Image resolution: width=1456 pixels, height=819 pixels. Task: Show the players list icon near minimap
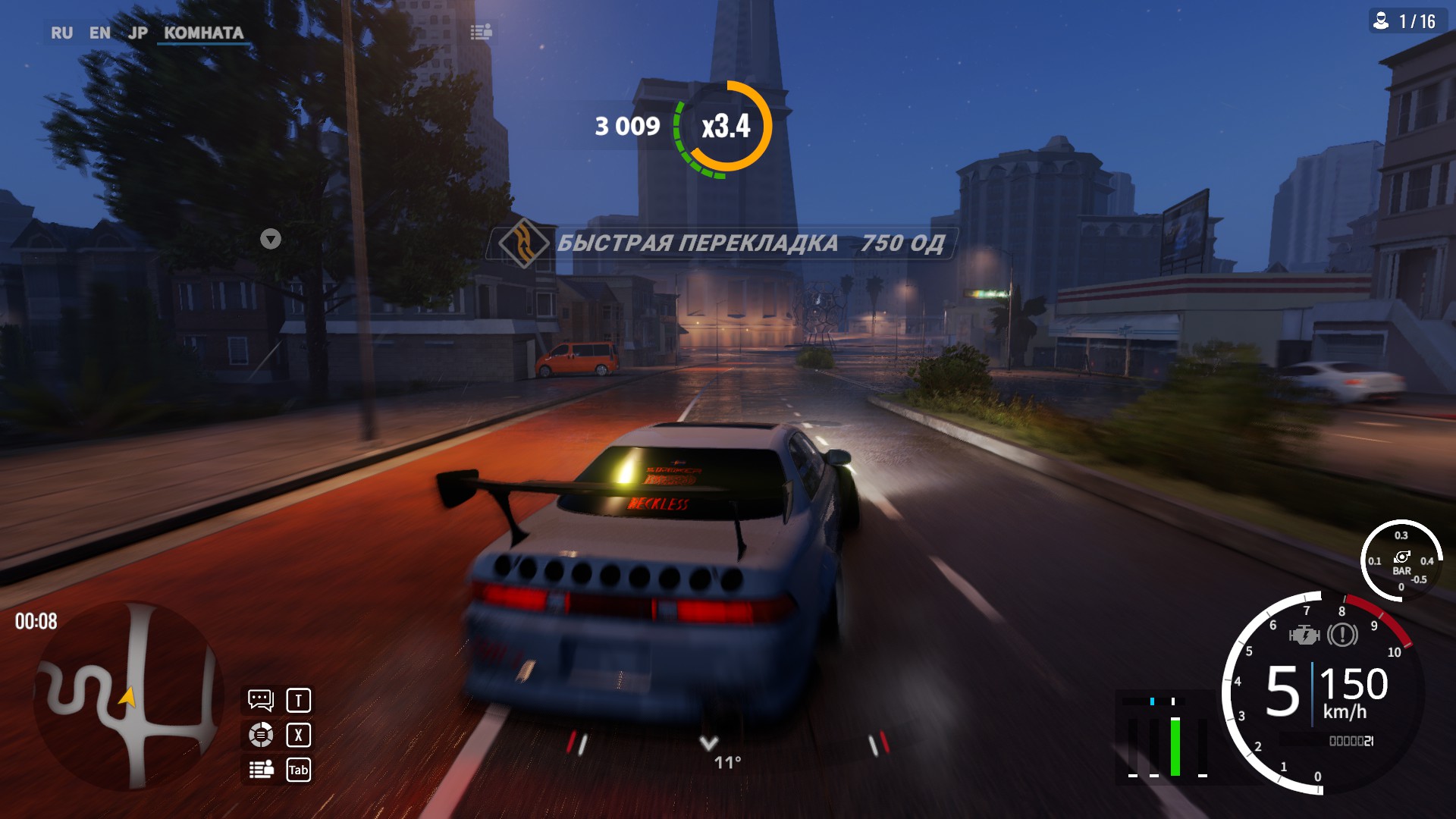coord(261,770)
